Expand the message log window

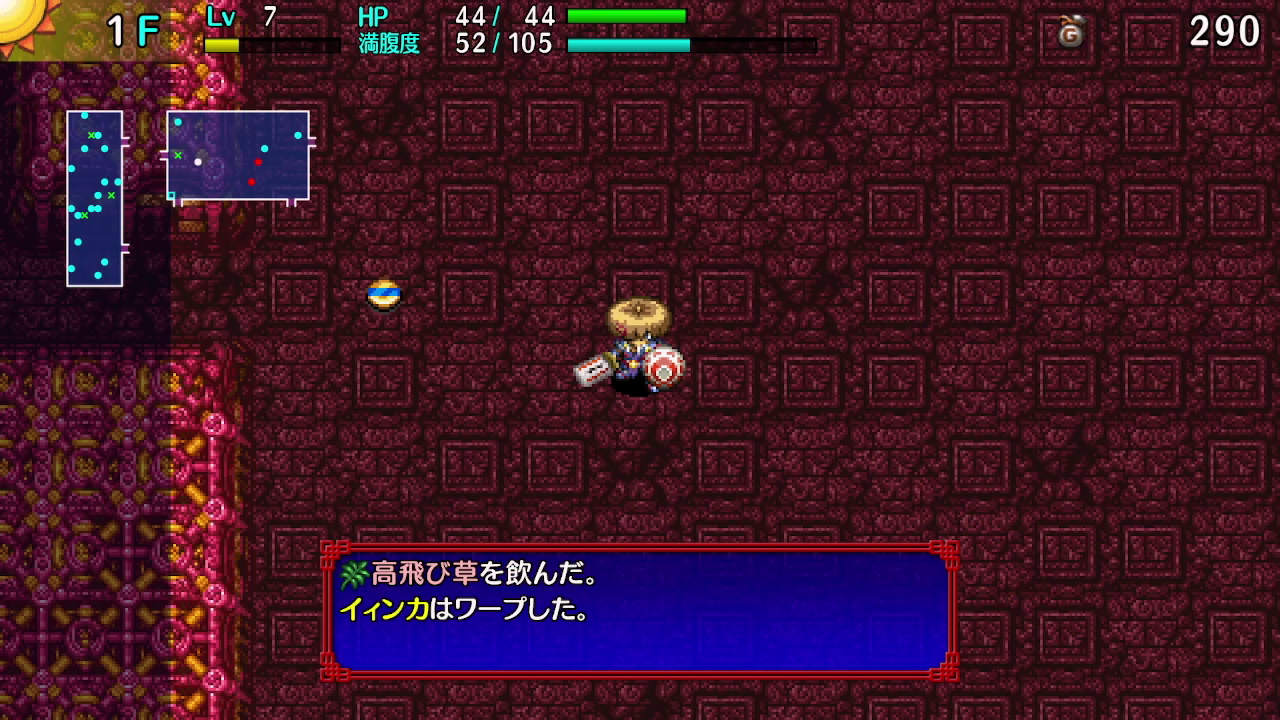(x=640, y=610)
